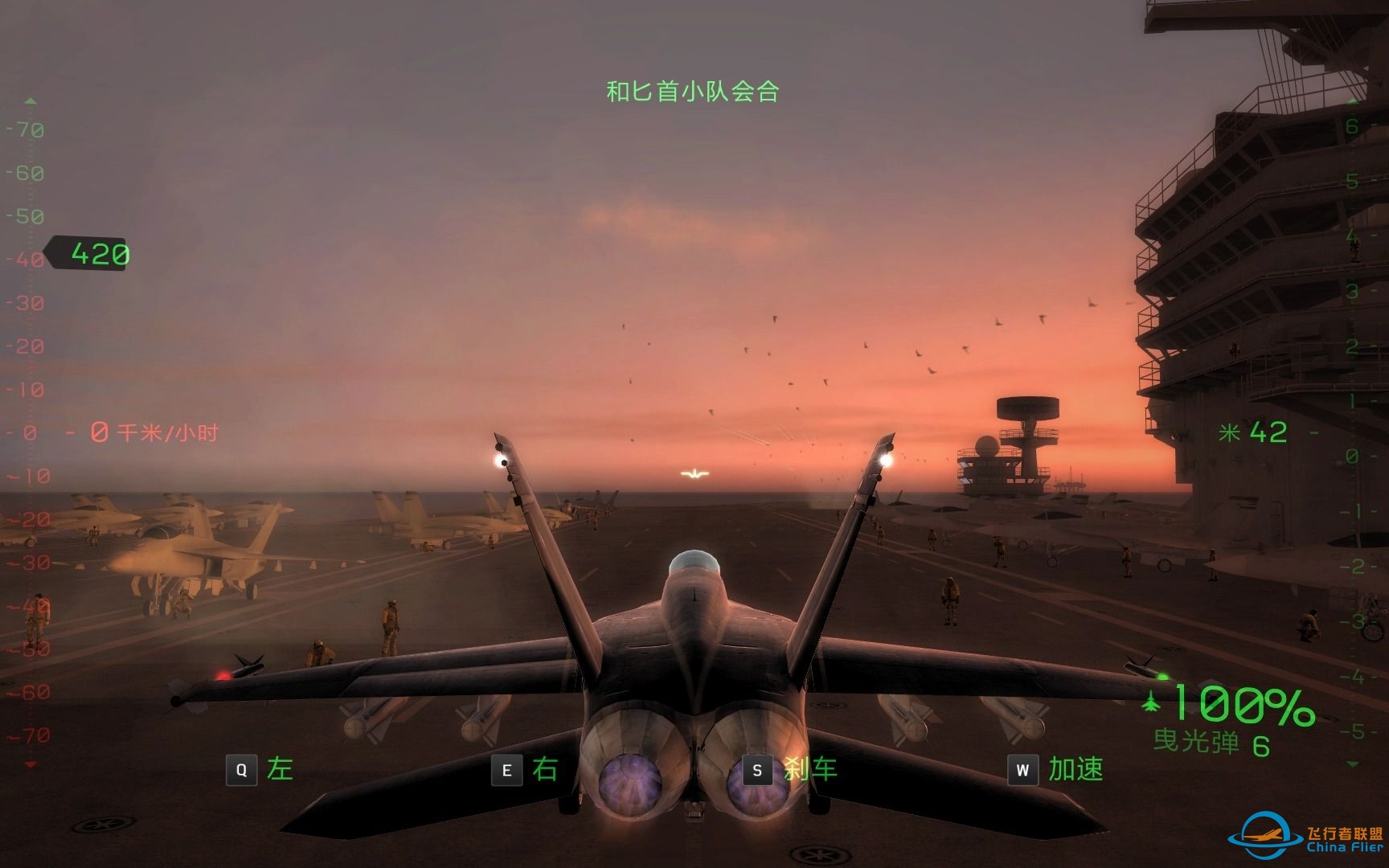The height and width of the screenshot is (868, 1389).
Task: Click the upward arrow atop the left scale
Action: point(31,102)
